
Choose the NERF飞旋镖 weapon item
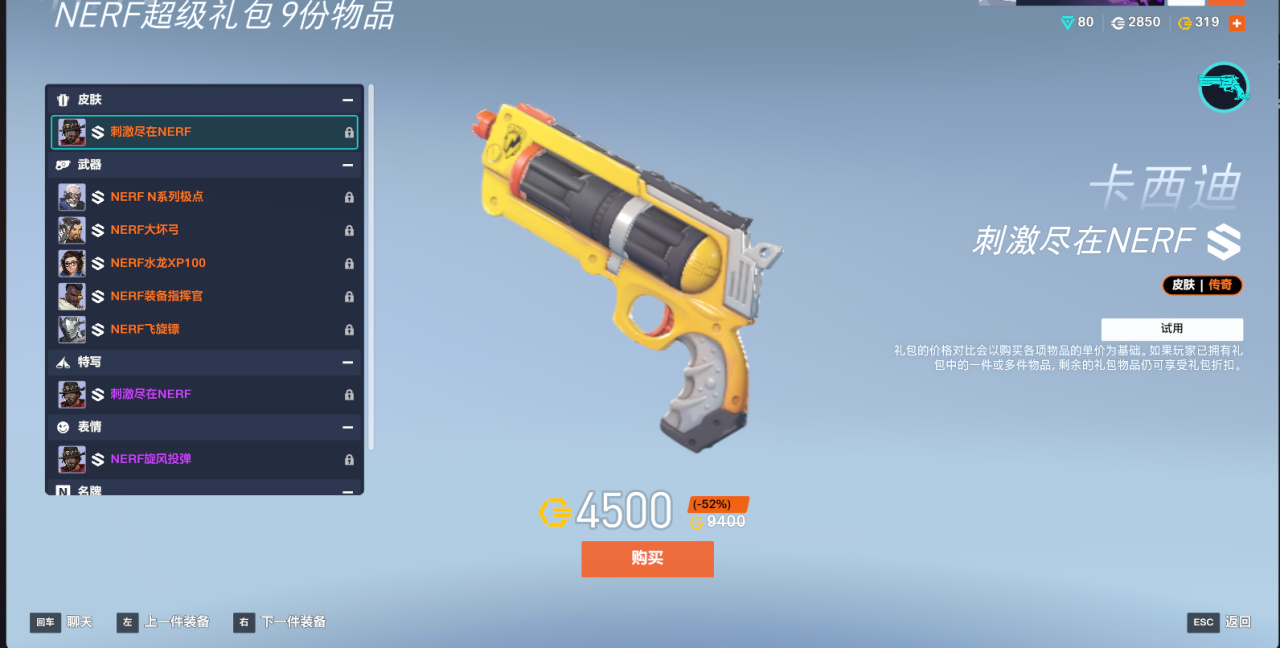(204, 329)
